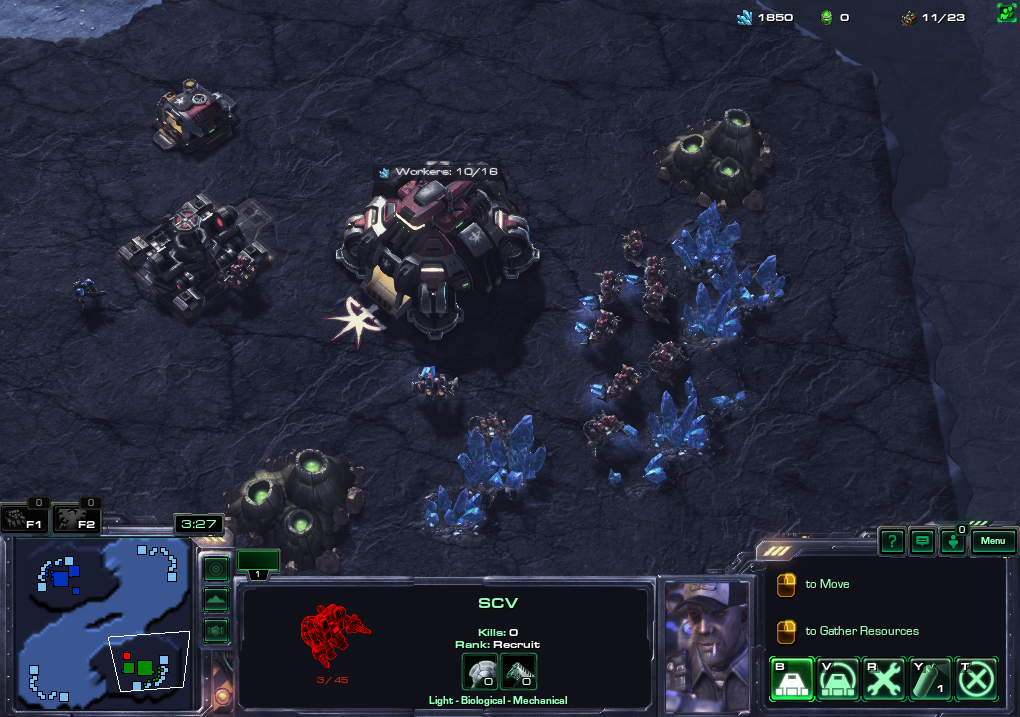This screenshot has height=717, width=1020.
Task: Use the spray can command
Action: tap(930, 680)
